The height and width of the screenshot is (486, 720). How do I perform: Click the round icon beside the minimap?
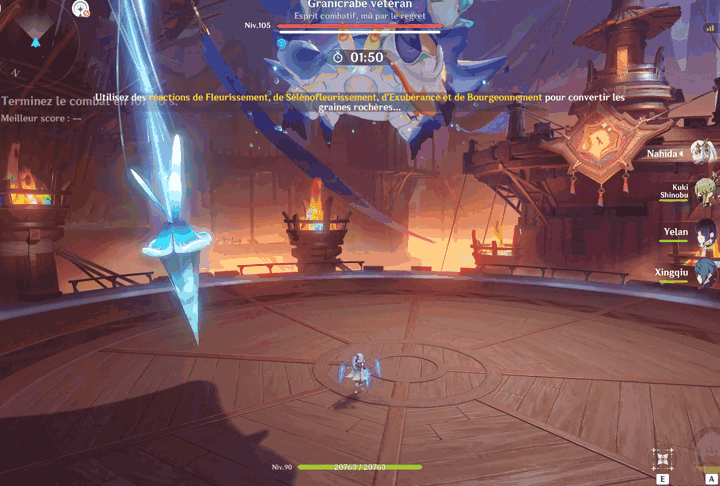click(81, 9)
